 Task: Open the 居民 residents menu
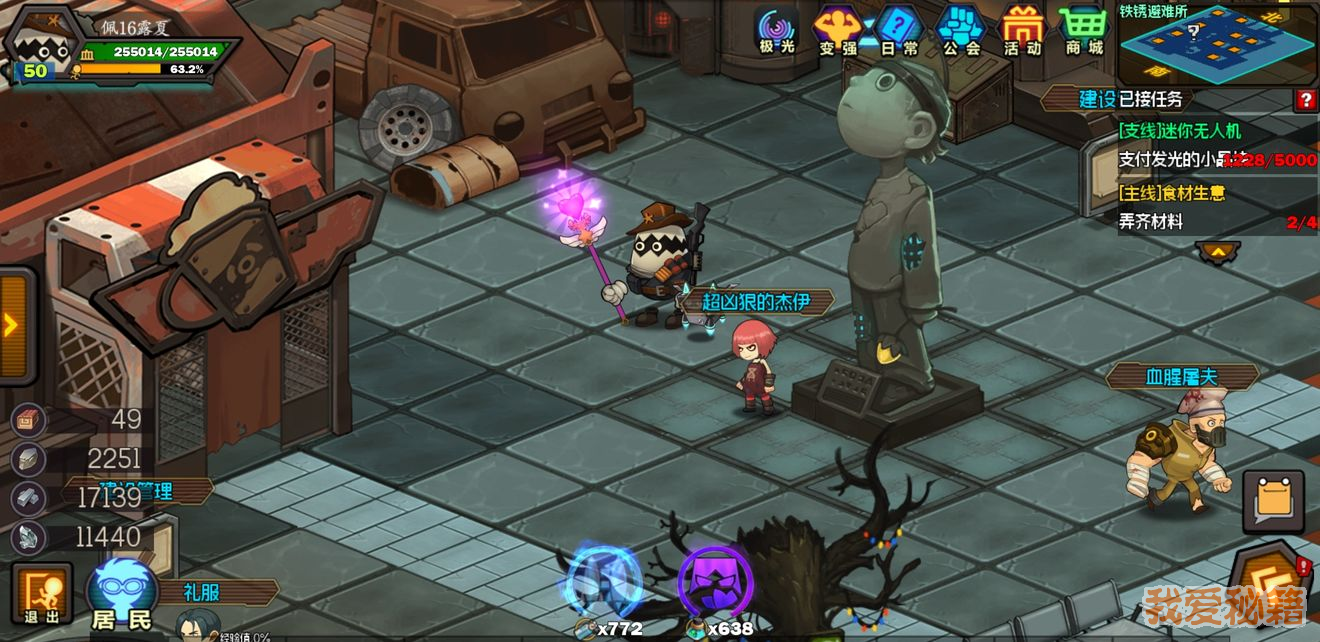coord(122,594)
